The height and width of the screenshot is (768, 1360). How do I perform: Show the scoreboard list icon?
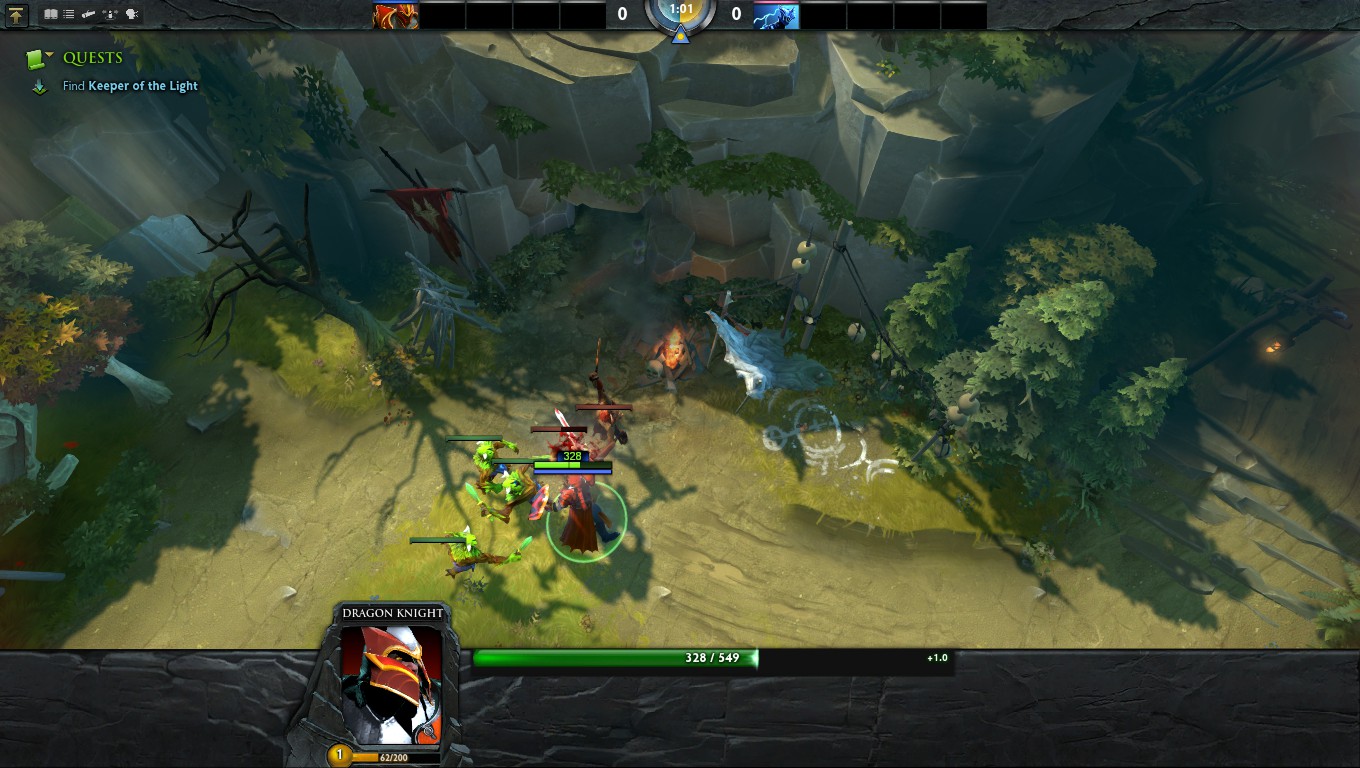coord(68,15)
